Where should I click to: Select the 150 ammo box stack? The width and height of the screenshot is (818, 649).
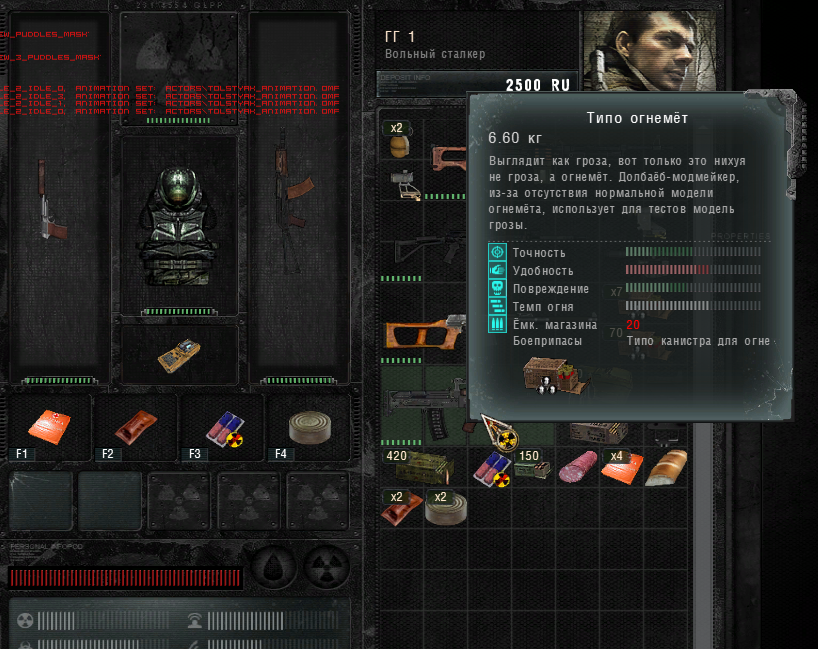[533, 468]
